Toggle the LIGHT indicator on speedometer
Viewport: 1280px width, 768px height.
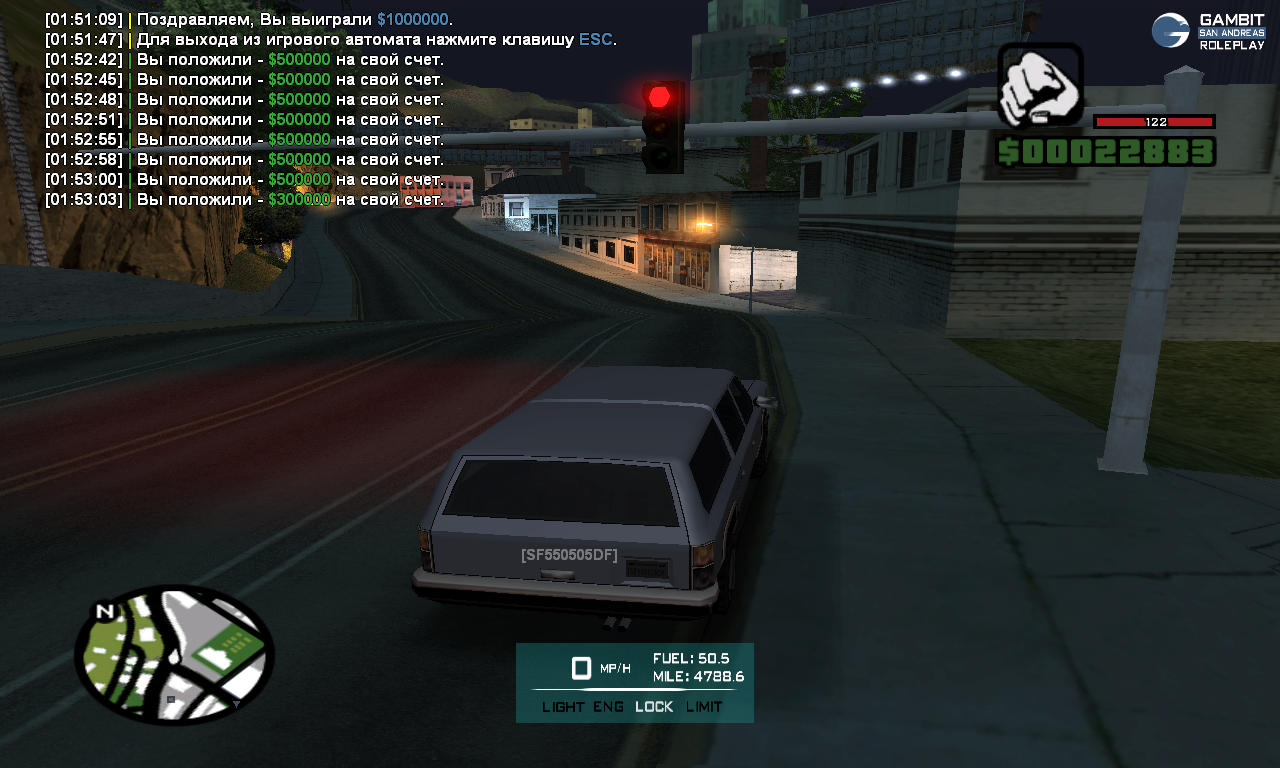pos(563,707)
